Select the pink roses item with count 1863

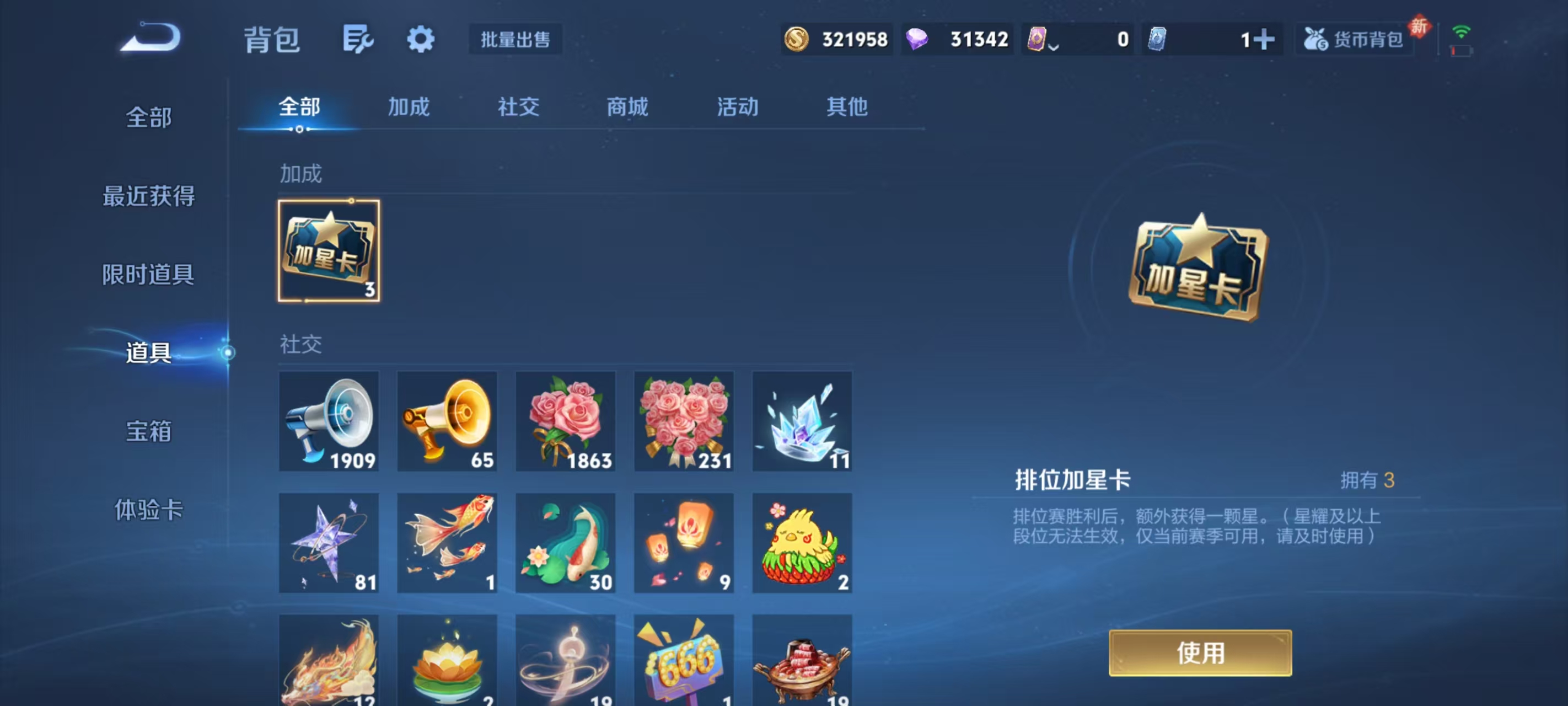(566, 420)
